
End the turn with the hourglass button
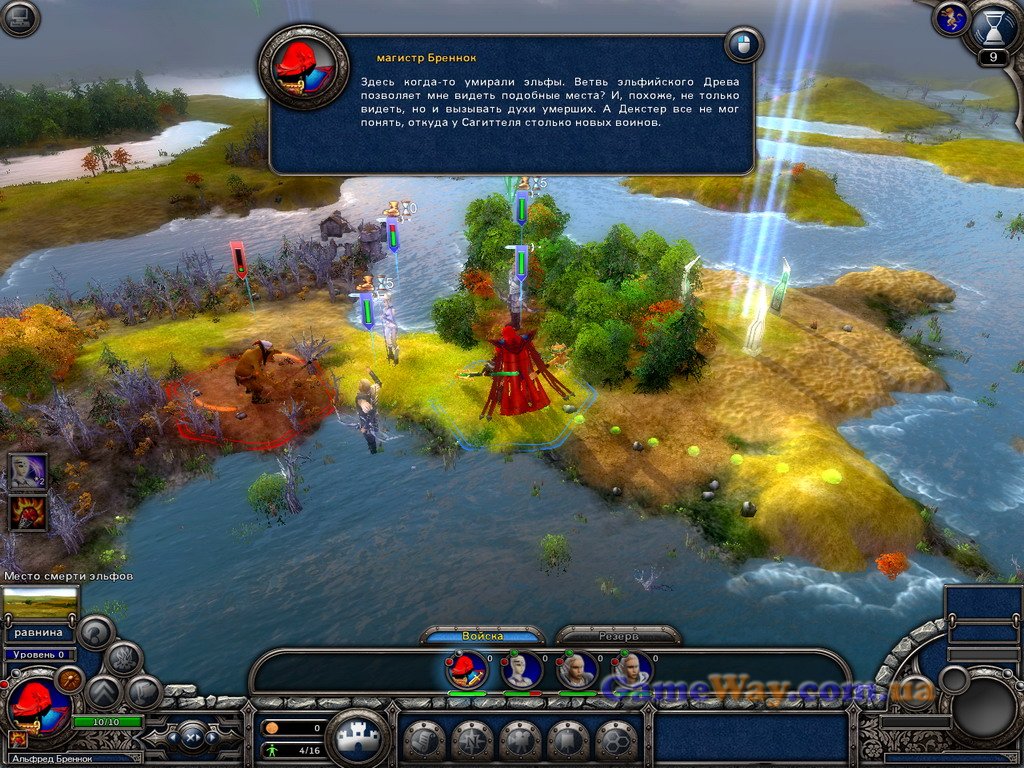993,29
